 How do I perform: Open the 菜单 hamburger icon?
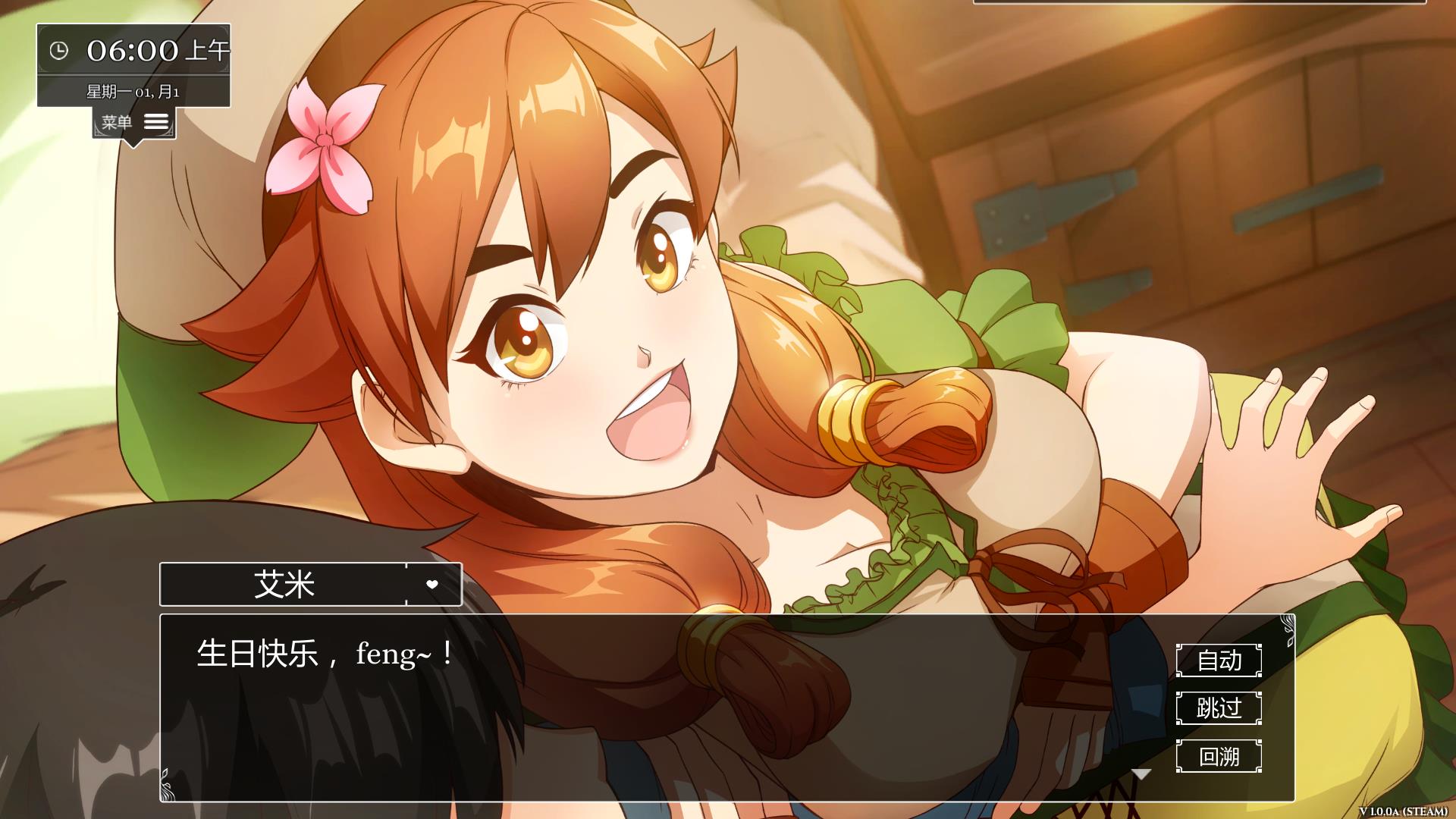click(x=155, y=121)
